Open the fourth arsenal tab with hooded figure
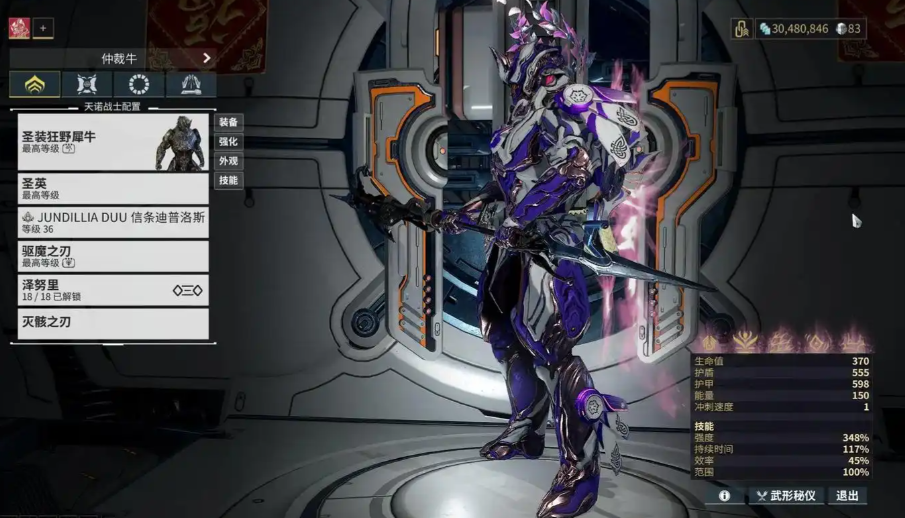The height and width of the screenshot is (518, 905). pos(191,85)
